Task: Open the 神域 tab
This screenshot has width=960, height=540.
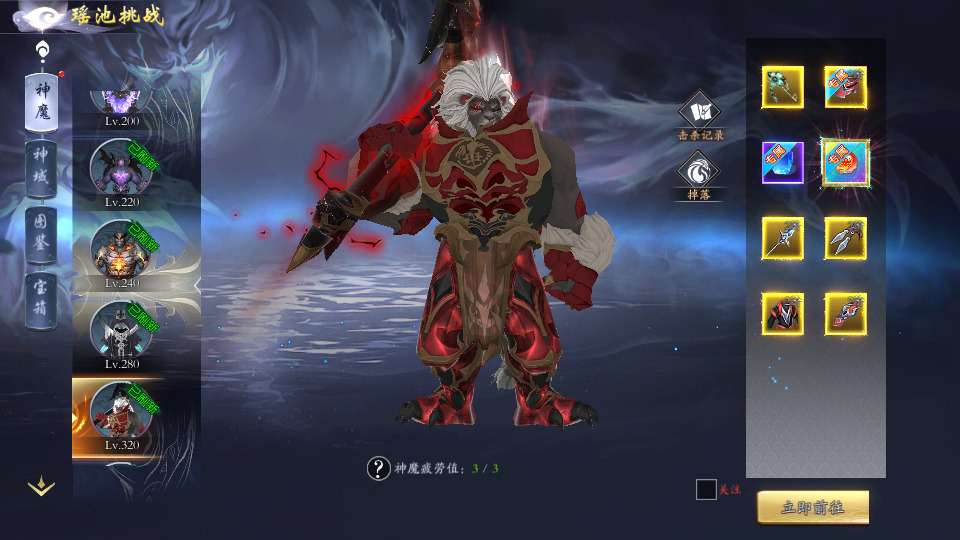Action: (x=41, y=169)
